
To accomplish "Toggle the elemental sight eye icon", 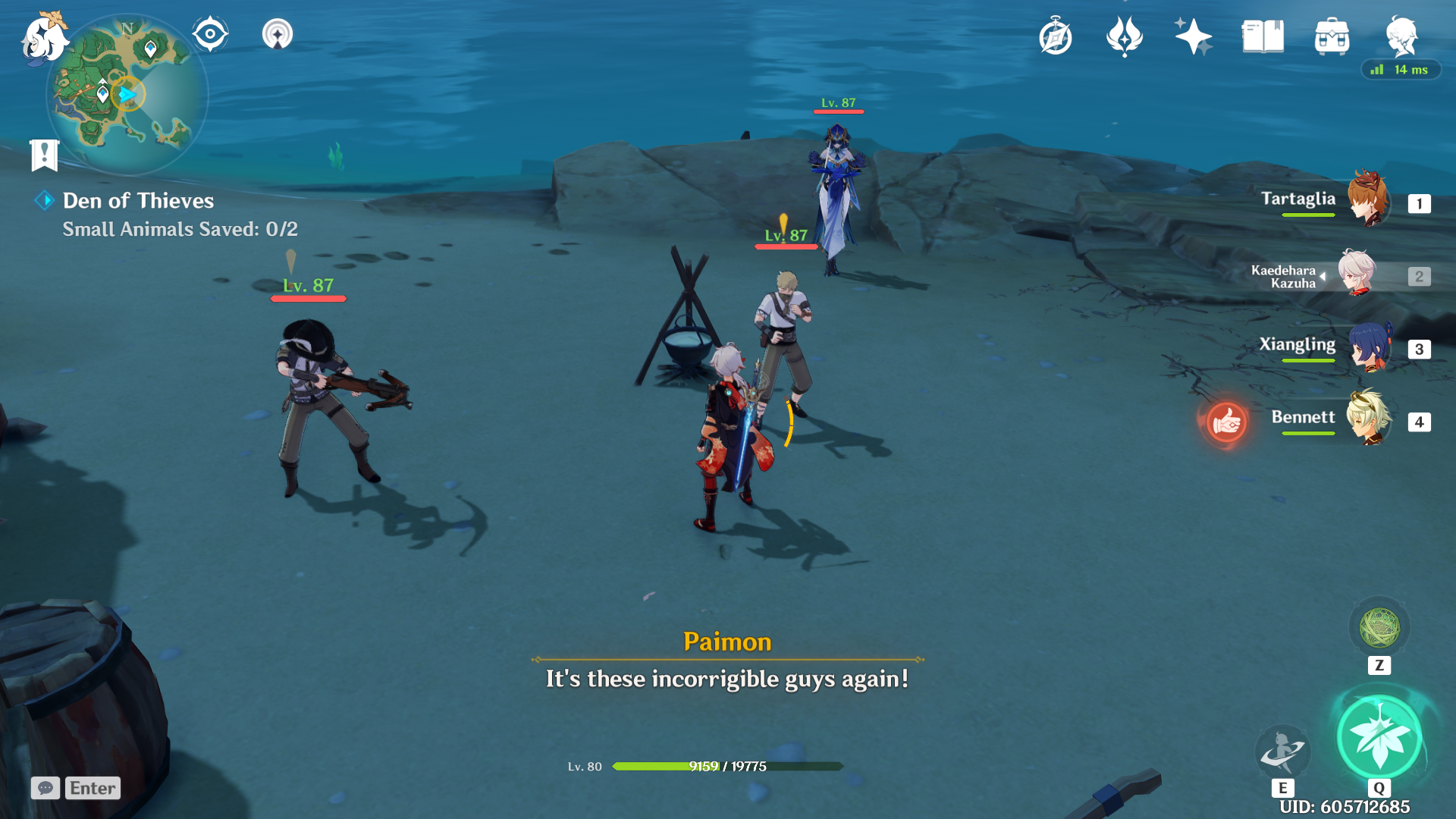I will tap(210, 34).
